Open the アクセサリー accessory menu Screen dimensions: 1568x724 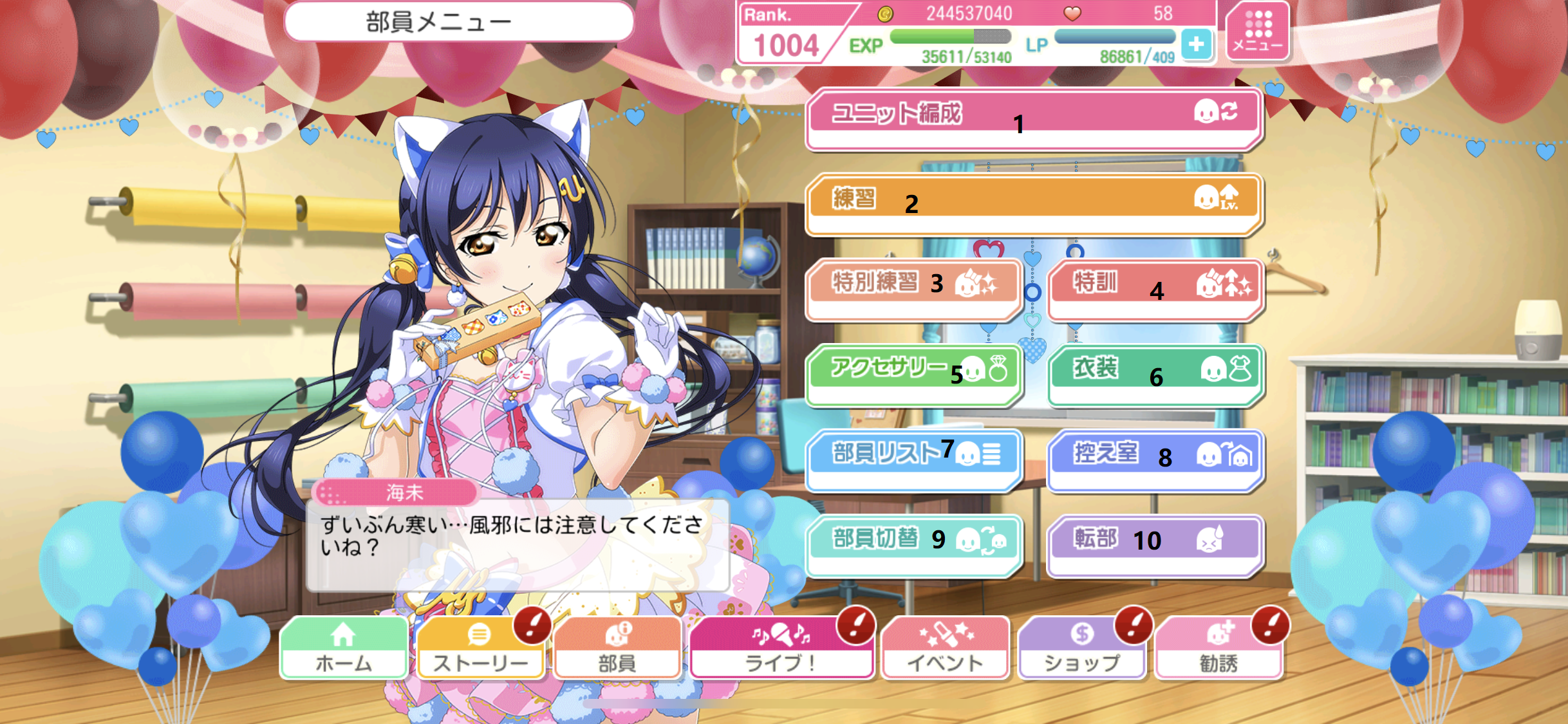[913, 375]
